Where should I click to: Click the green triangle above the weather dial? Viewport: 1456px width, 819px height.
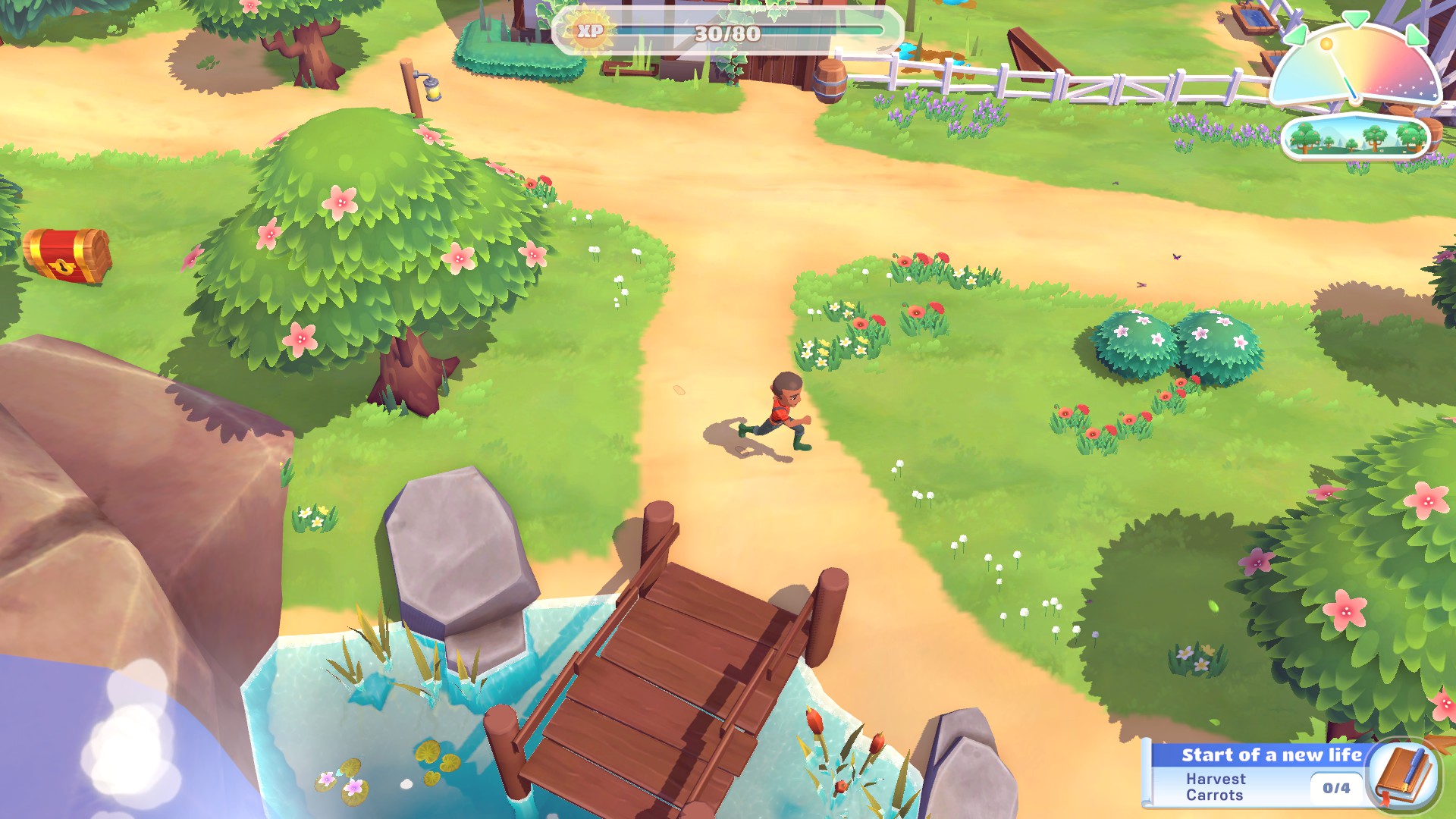pos(1356,18)
